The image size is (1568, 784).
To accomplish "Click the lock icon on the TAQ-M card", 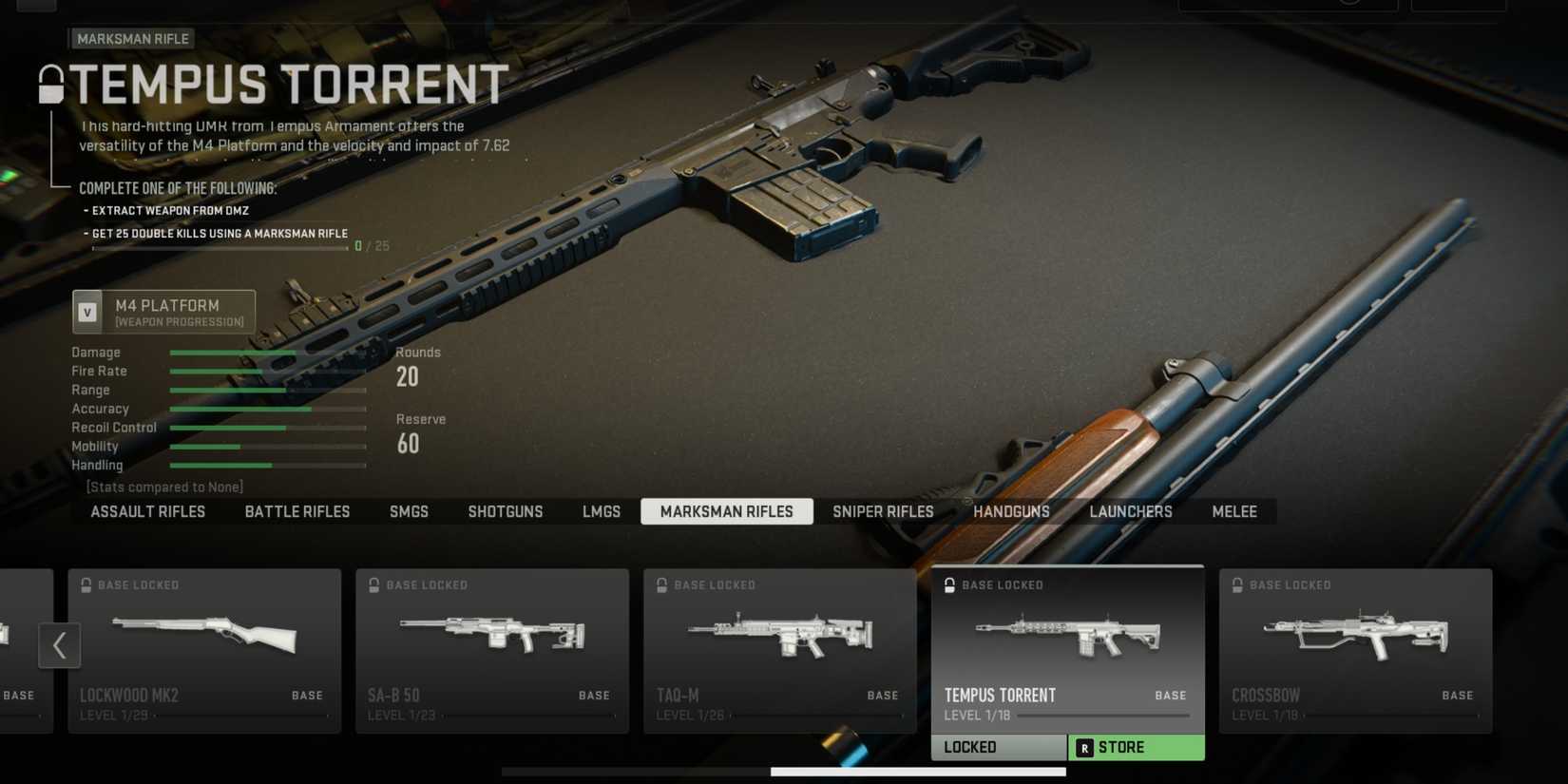I will pos(661,584).
